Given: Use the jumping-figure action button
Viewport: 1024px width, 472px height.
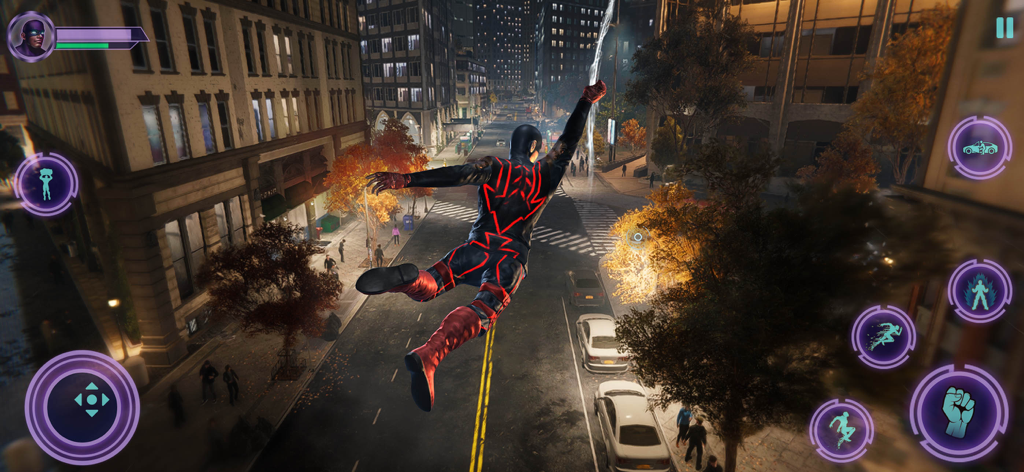Looking at the screenshot, I should click(841, 430).
